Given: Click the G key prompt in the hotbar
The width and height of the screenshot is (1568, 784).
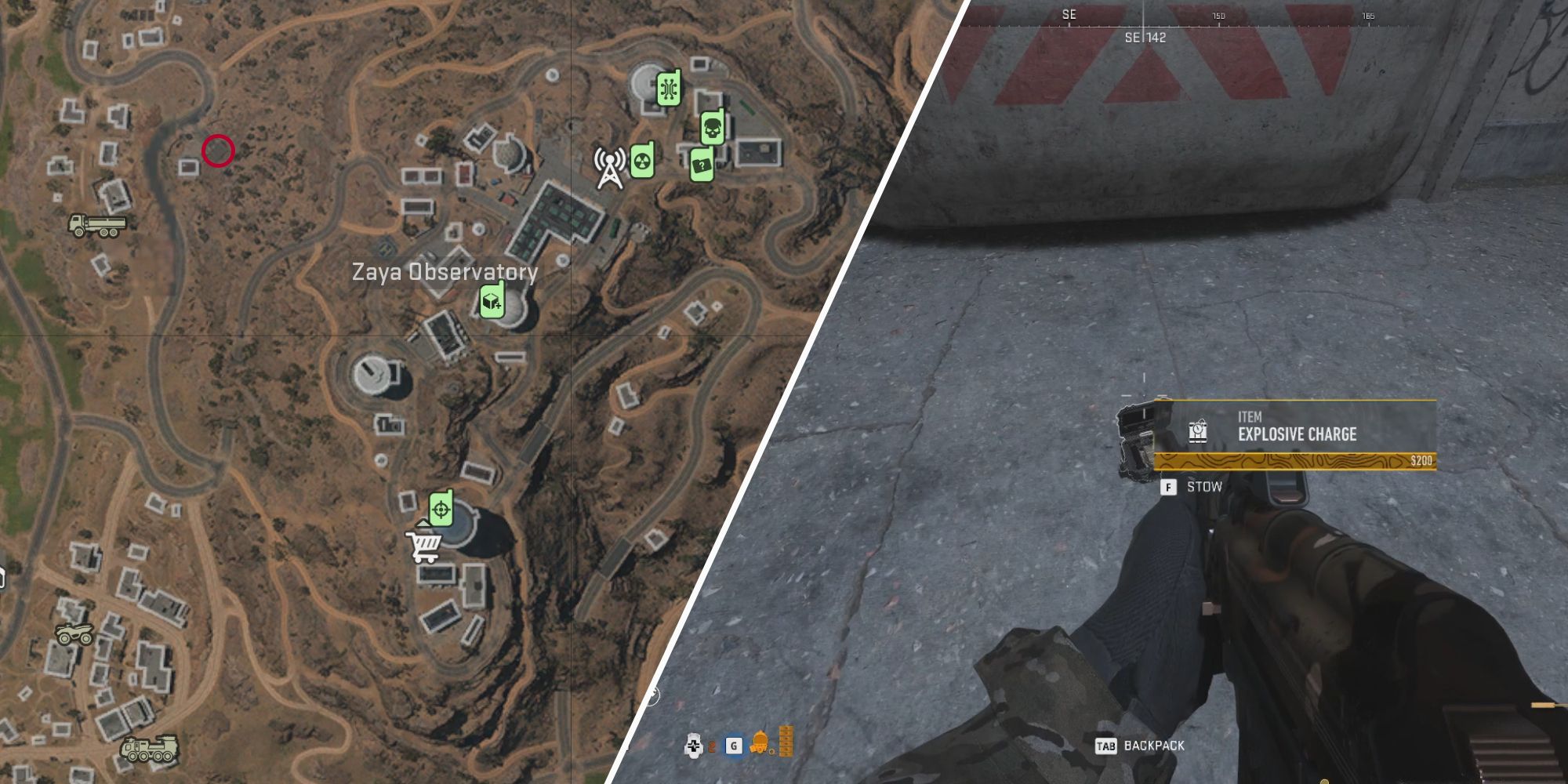Looking at the screenshot, I should click(x=734, y=745).
